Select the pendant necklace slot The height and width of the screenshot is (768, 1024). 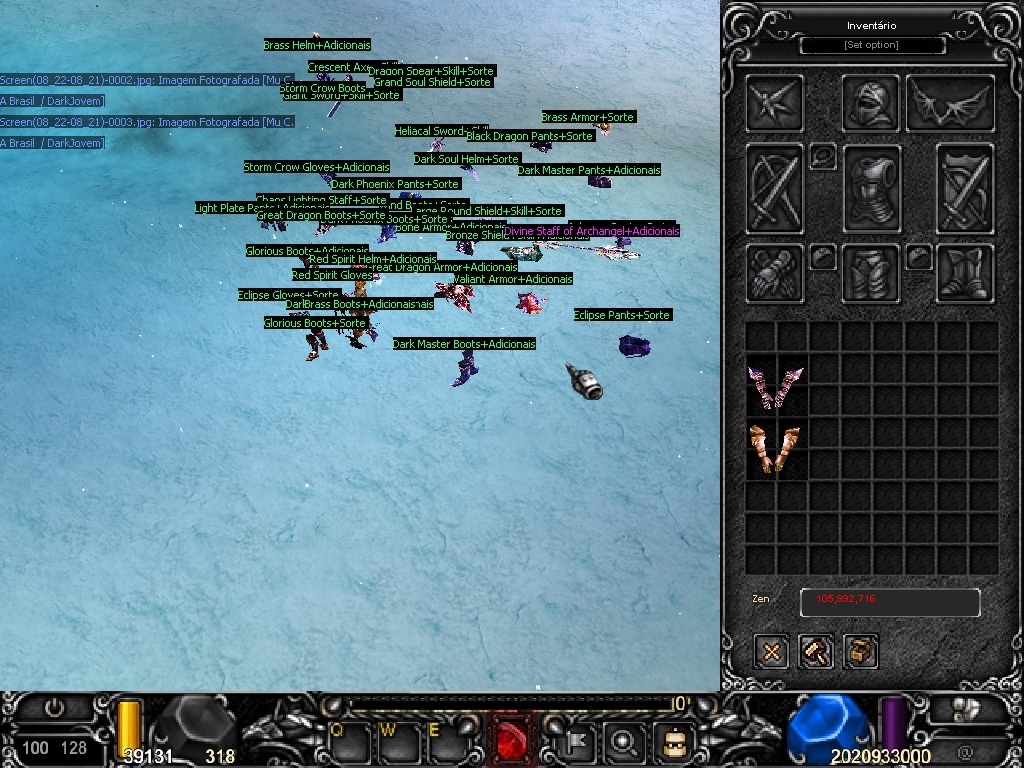[822, 156]
